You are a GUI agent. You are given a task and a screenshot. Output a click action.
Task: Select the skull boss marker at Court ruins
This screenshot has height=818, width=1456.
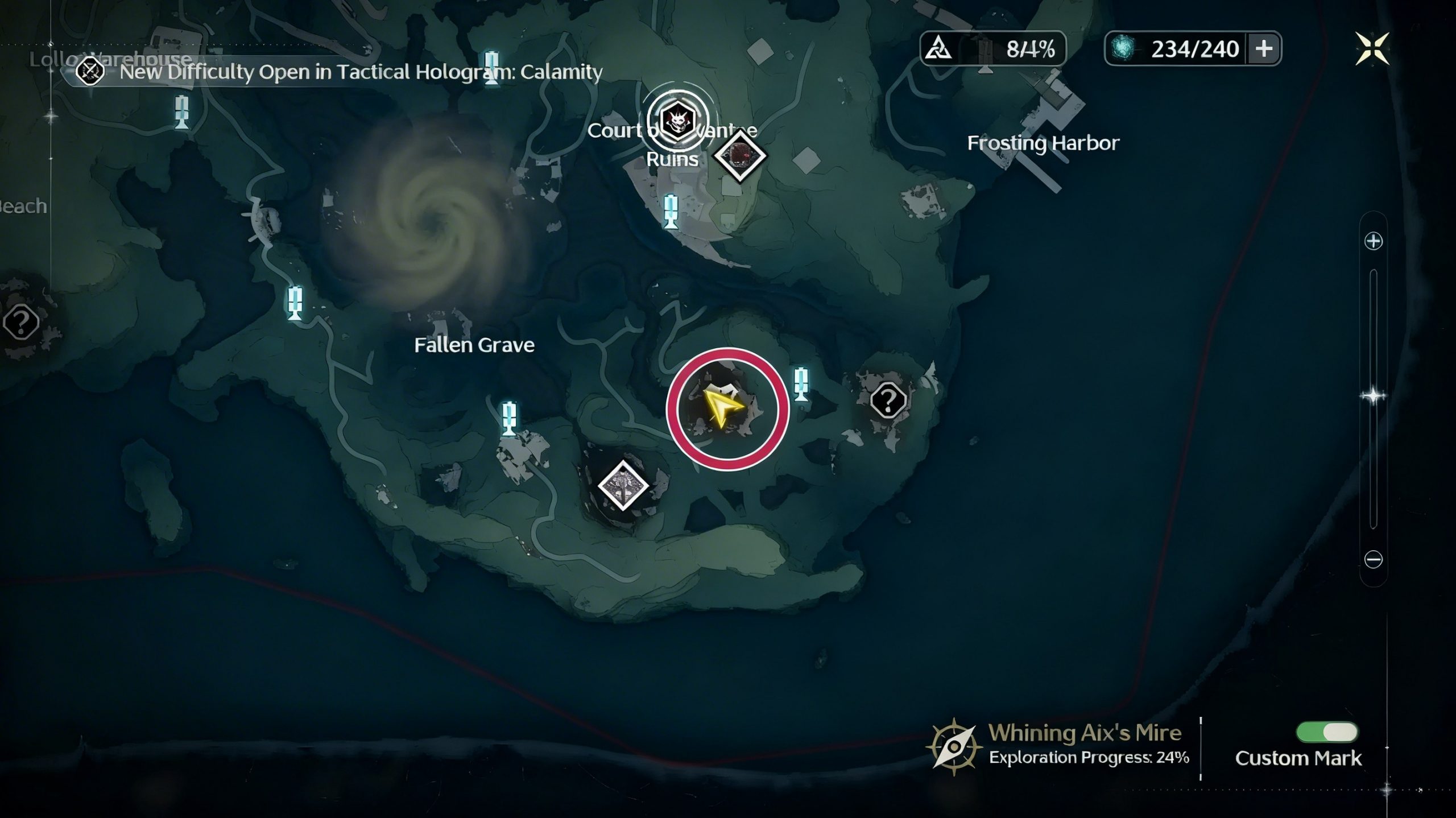678,121
